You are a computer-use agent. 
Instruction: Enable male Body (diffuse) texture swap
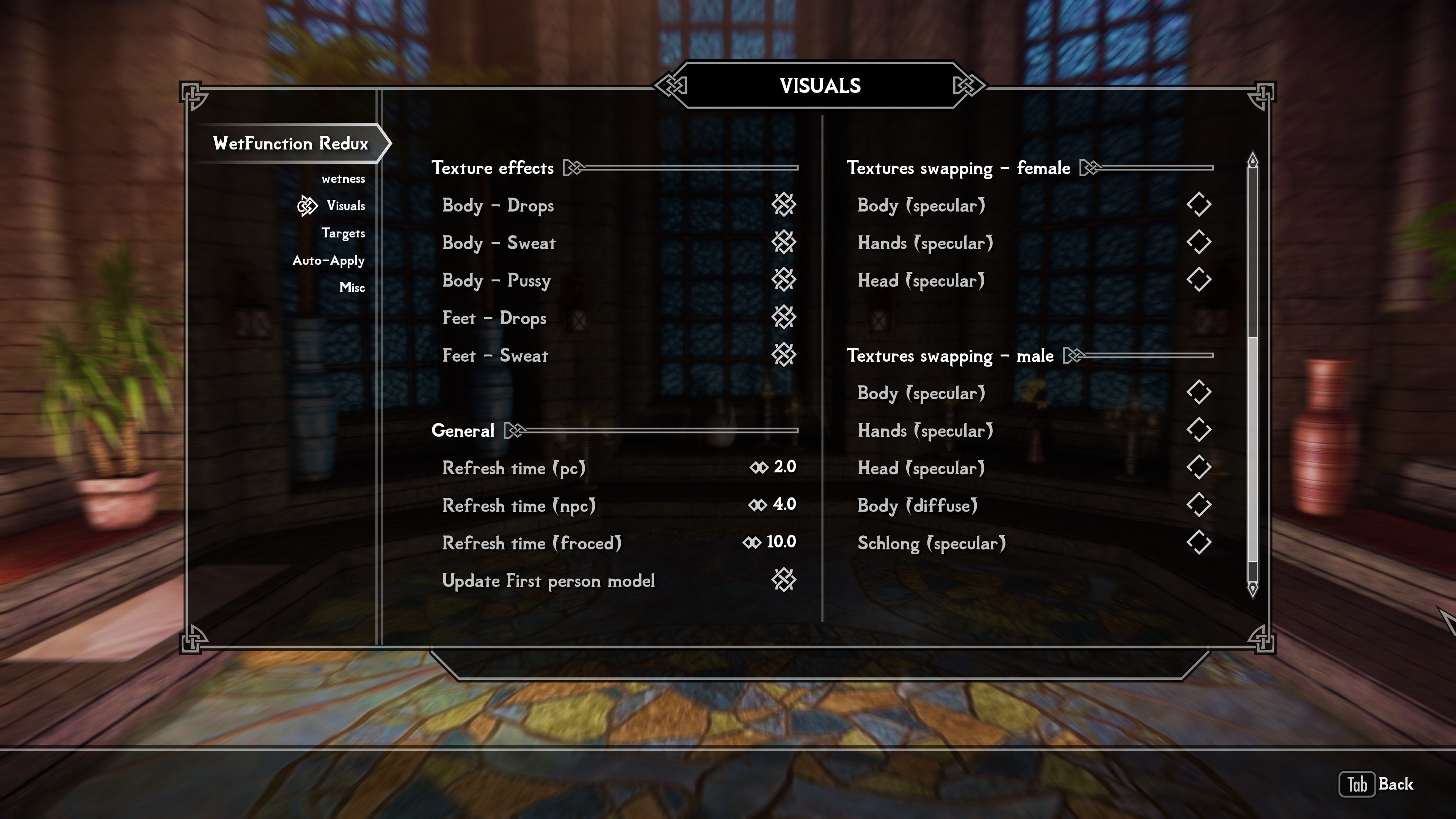point(1198,505)
